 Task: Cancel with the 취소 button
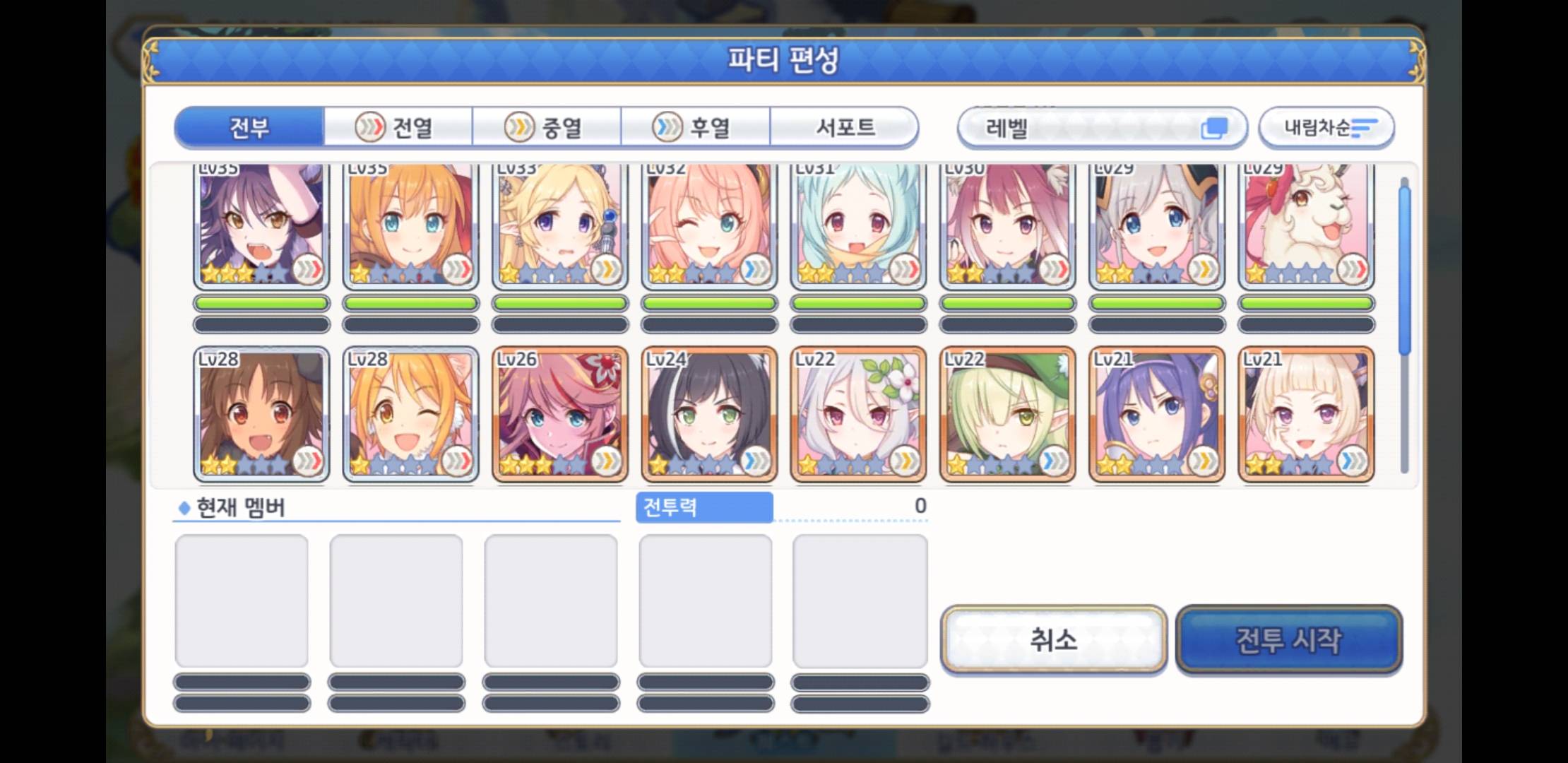click(x=1053, y=640)
